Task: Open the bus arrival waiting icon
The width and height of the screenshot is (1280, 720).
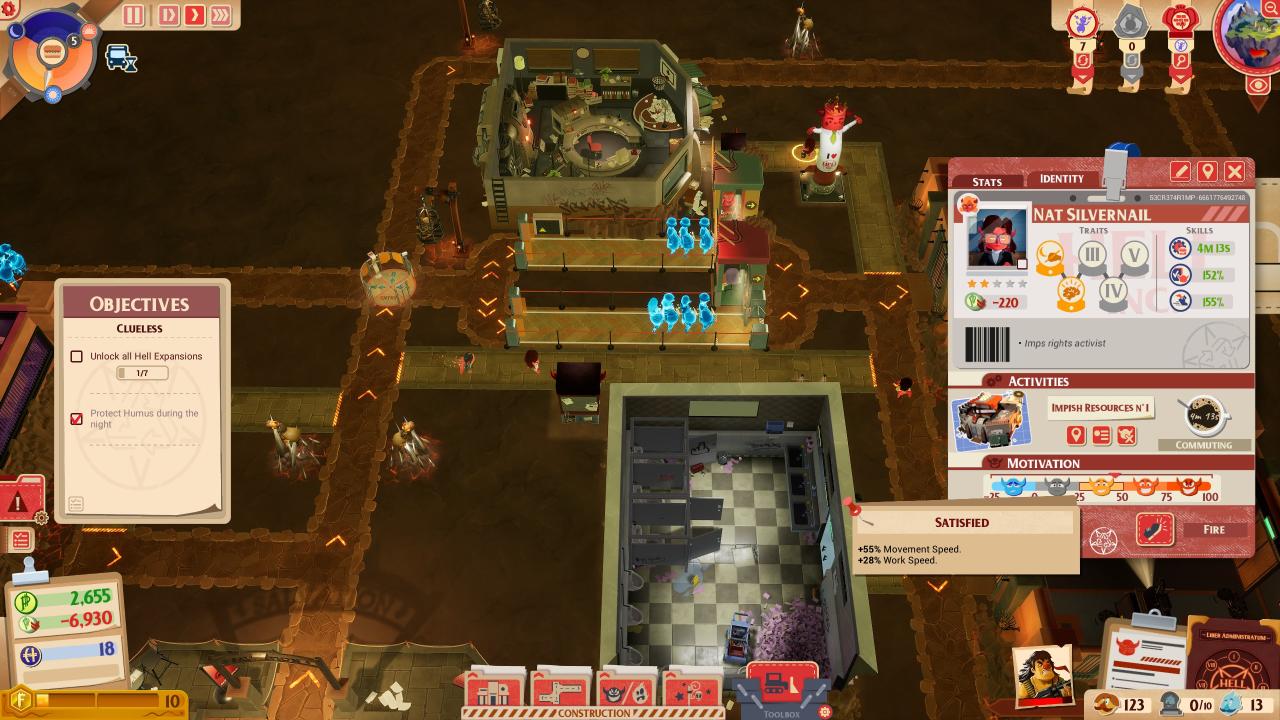Action: pos(122,58)
